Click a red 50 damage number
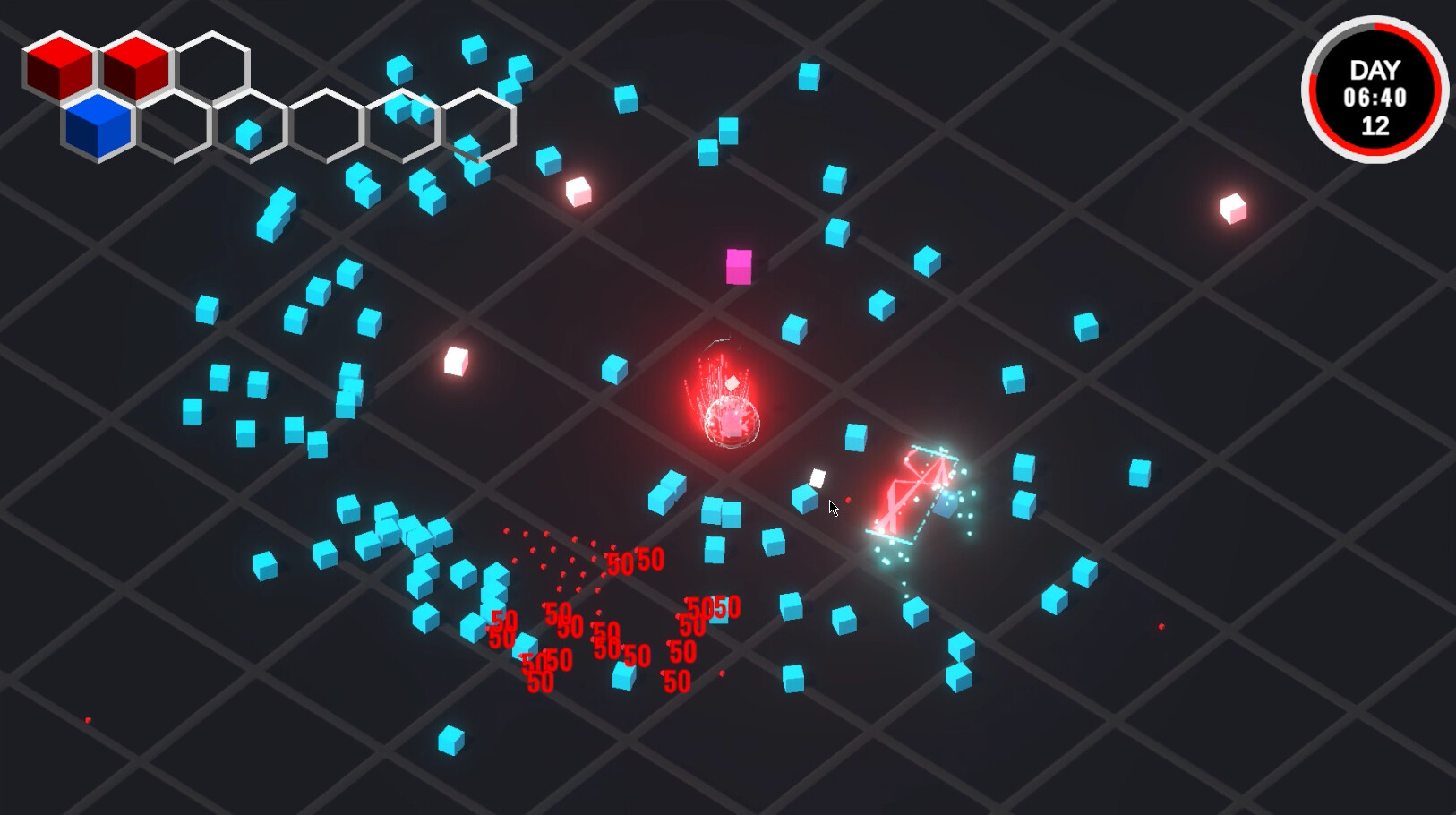Viewport: 1456px width, 815px height. pos(504,620)
